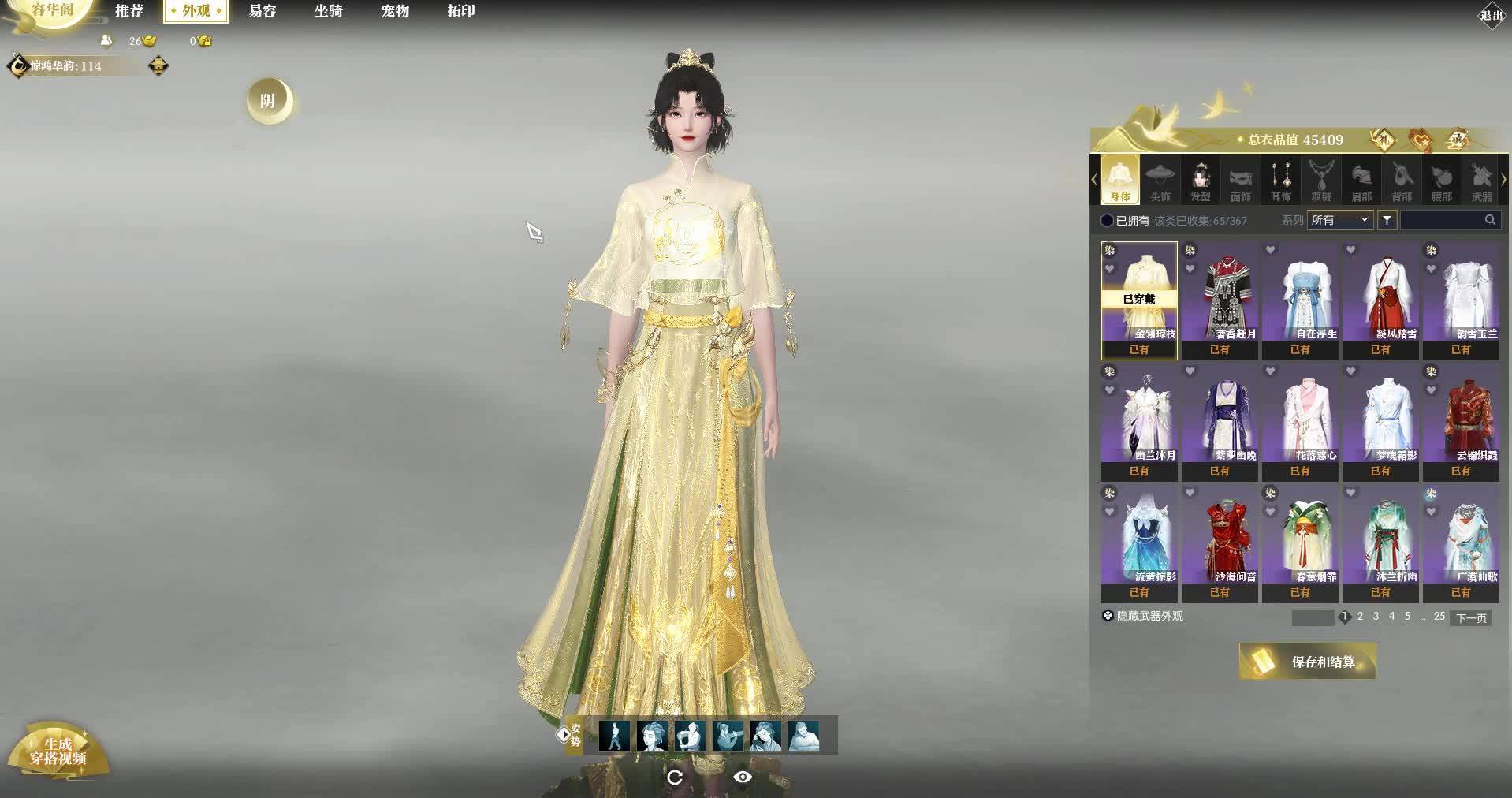Click the outfit search field
Screen dimensions: 1512x798
pos(1441,220)
